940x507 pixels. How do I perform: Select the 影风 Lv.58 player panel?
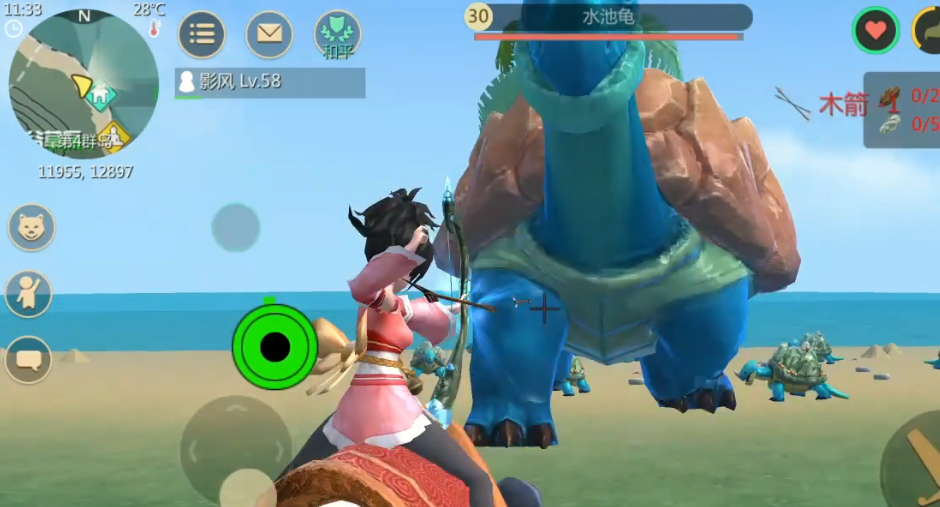270,82
